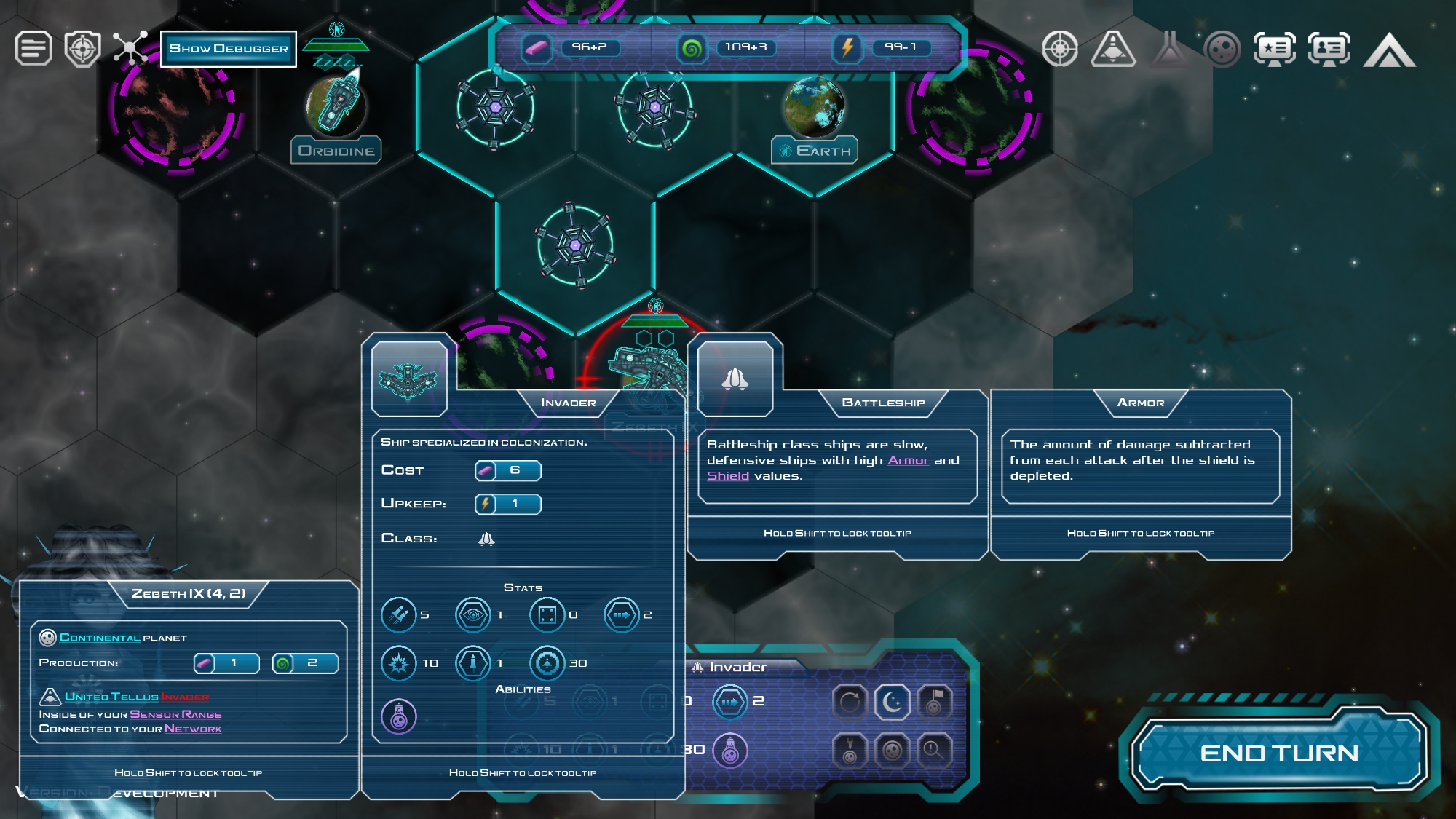This screenshot has height=819, width=1456.
Task: Activate the flag-on-planet colonize action
Action: click(x=934, y=703)
